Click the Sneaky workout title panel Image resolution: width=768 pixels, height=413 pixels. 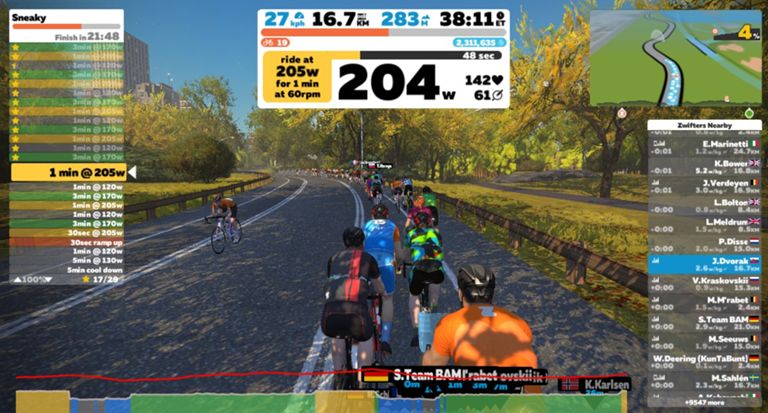(66, 25)
